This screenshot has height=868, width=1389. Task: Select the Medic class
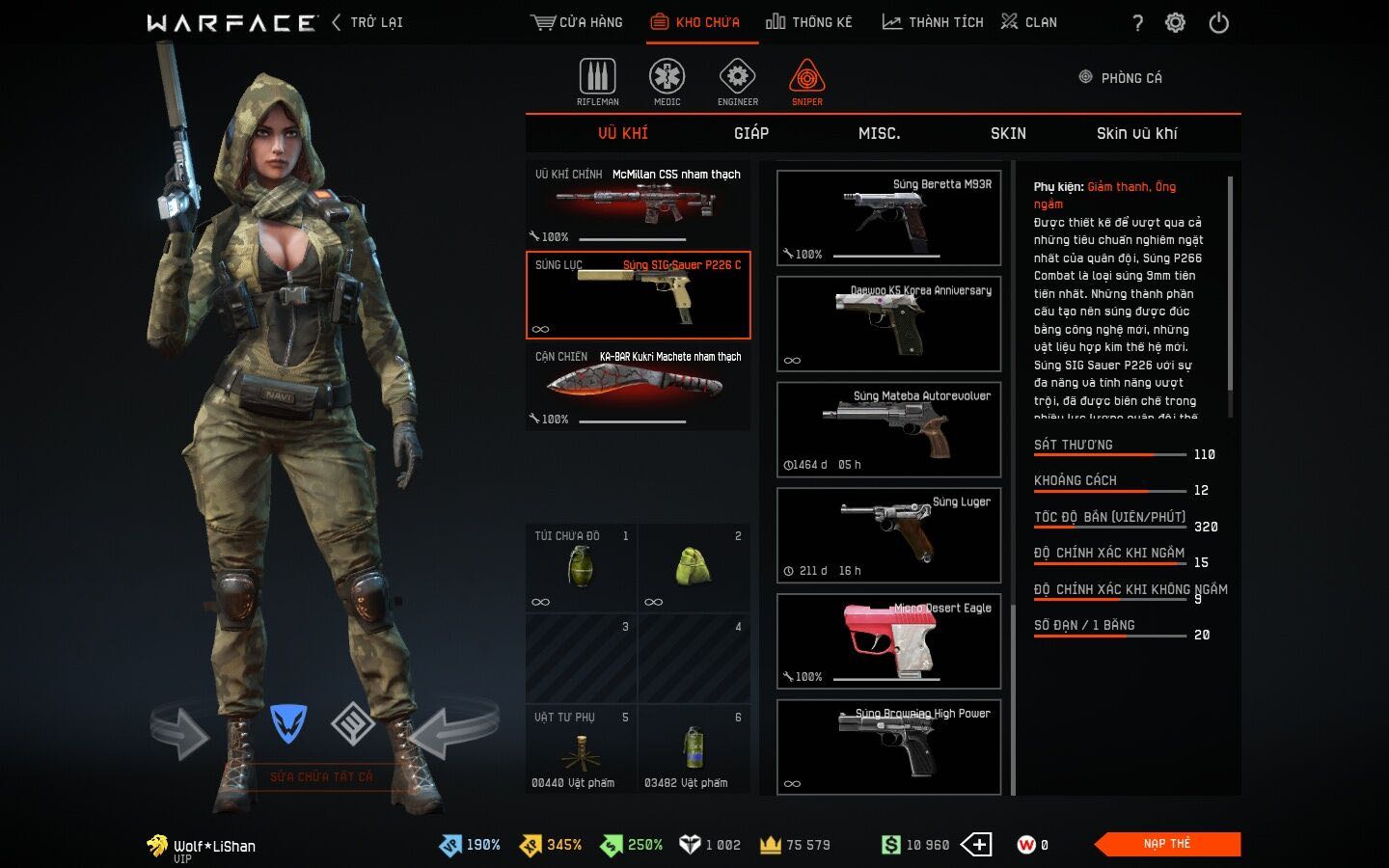pyautogui.click(x=667, y=82)
